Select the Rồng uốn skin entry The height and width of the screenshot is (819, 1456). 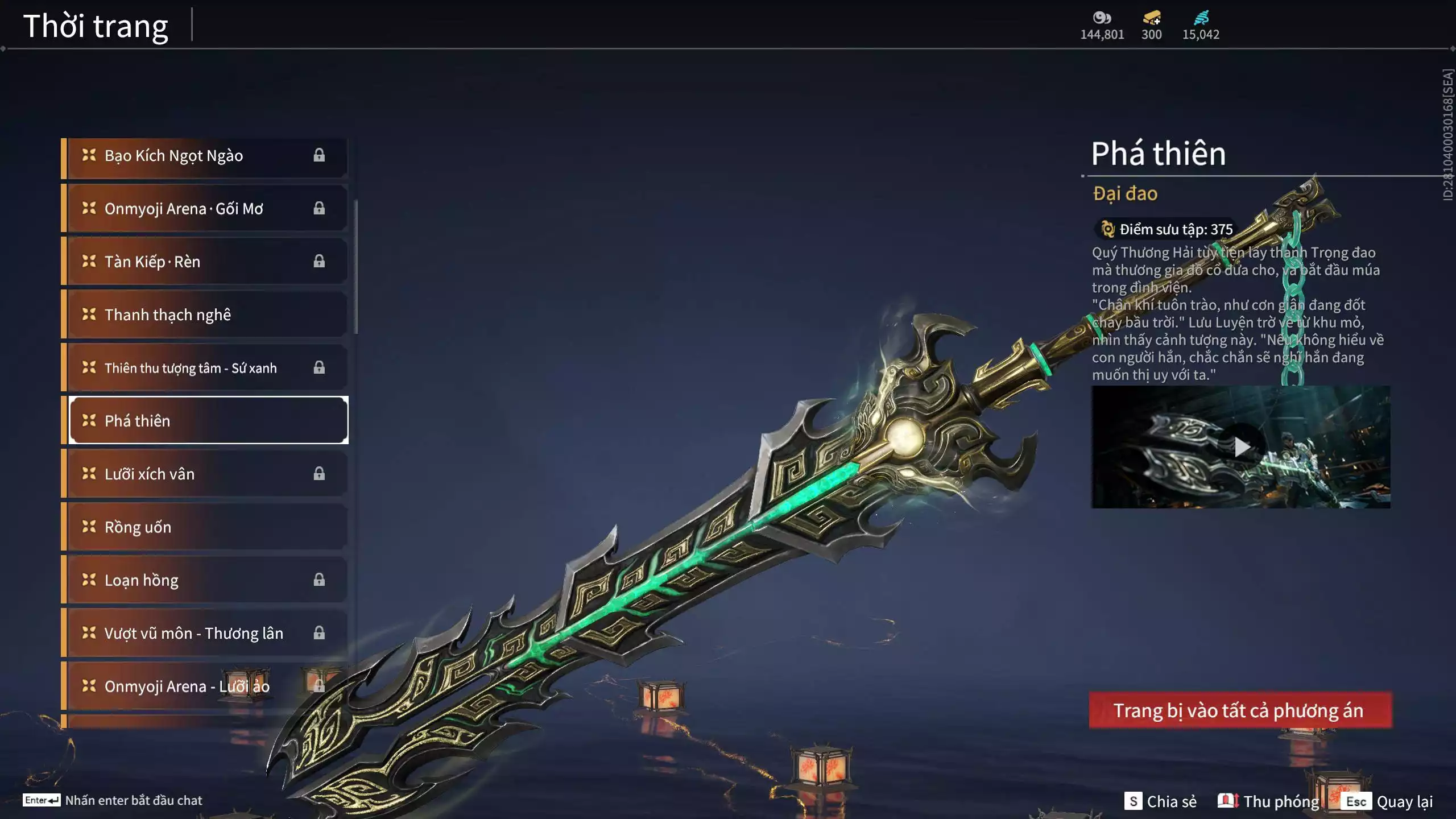pos(205,527)
